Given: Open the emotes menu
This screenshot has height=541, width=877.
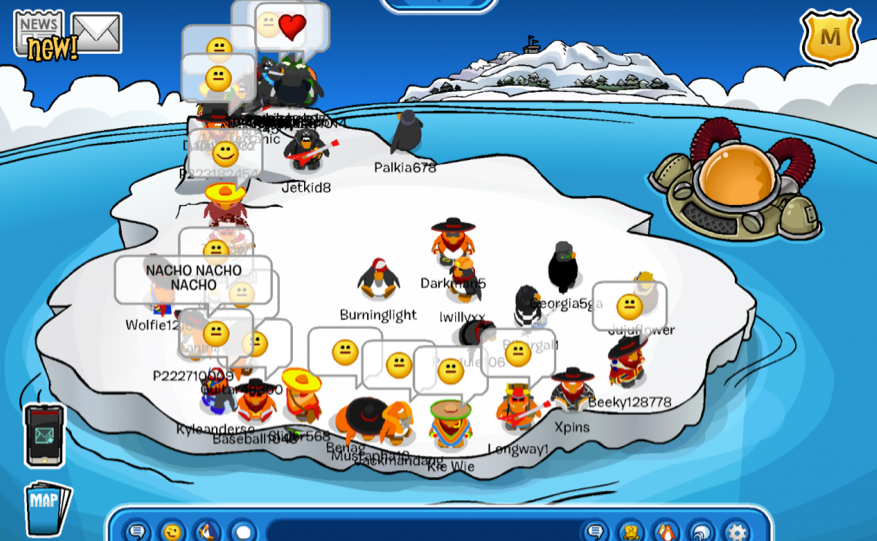Looking at the screenshot, I should [173, 531].
